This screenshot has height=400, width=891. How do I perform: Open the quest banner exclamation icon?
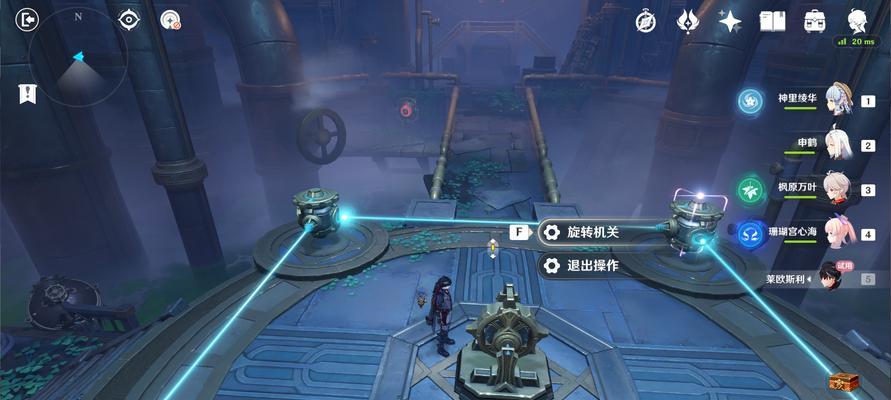click(27, 94)
